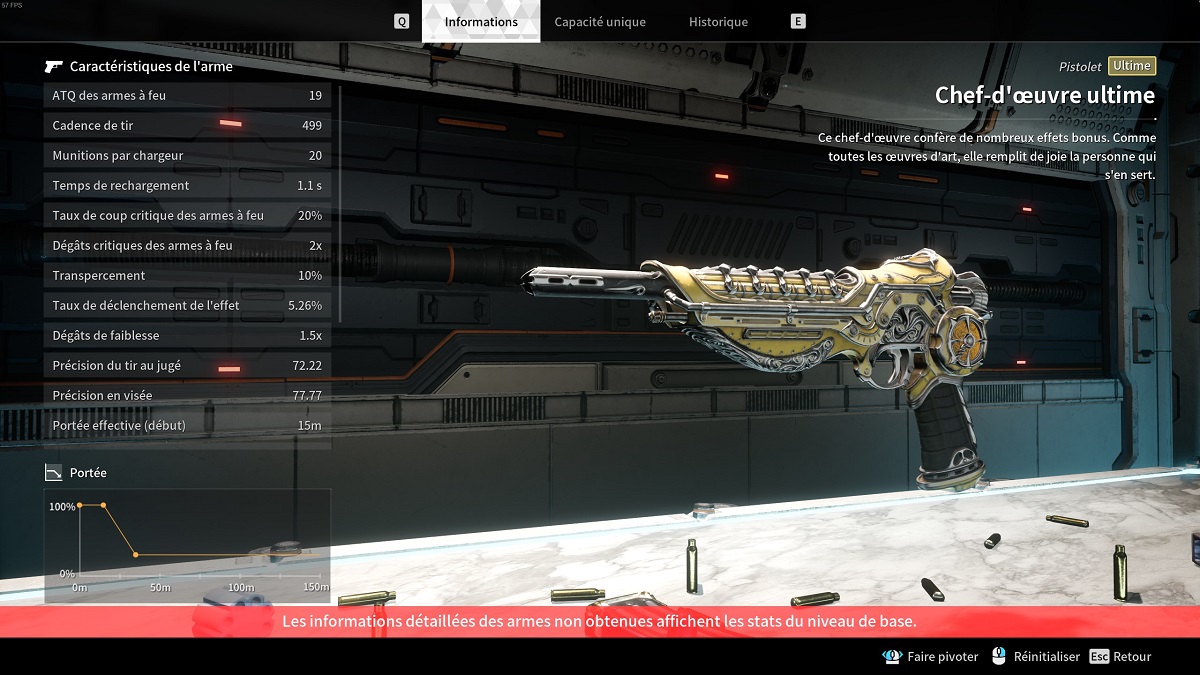Image resolution: width=1200 pixels, height=675 pixels.
Task: Open the Capacité unique tab
Action: [x=600, y=21]
